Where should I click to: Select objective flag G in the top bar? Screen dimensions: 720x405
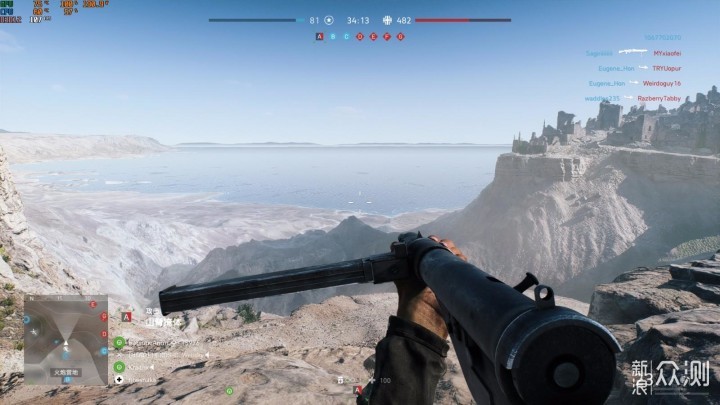pos(400,36)
